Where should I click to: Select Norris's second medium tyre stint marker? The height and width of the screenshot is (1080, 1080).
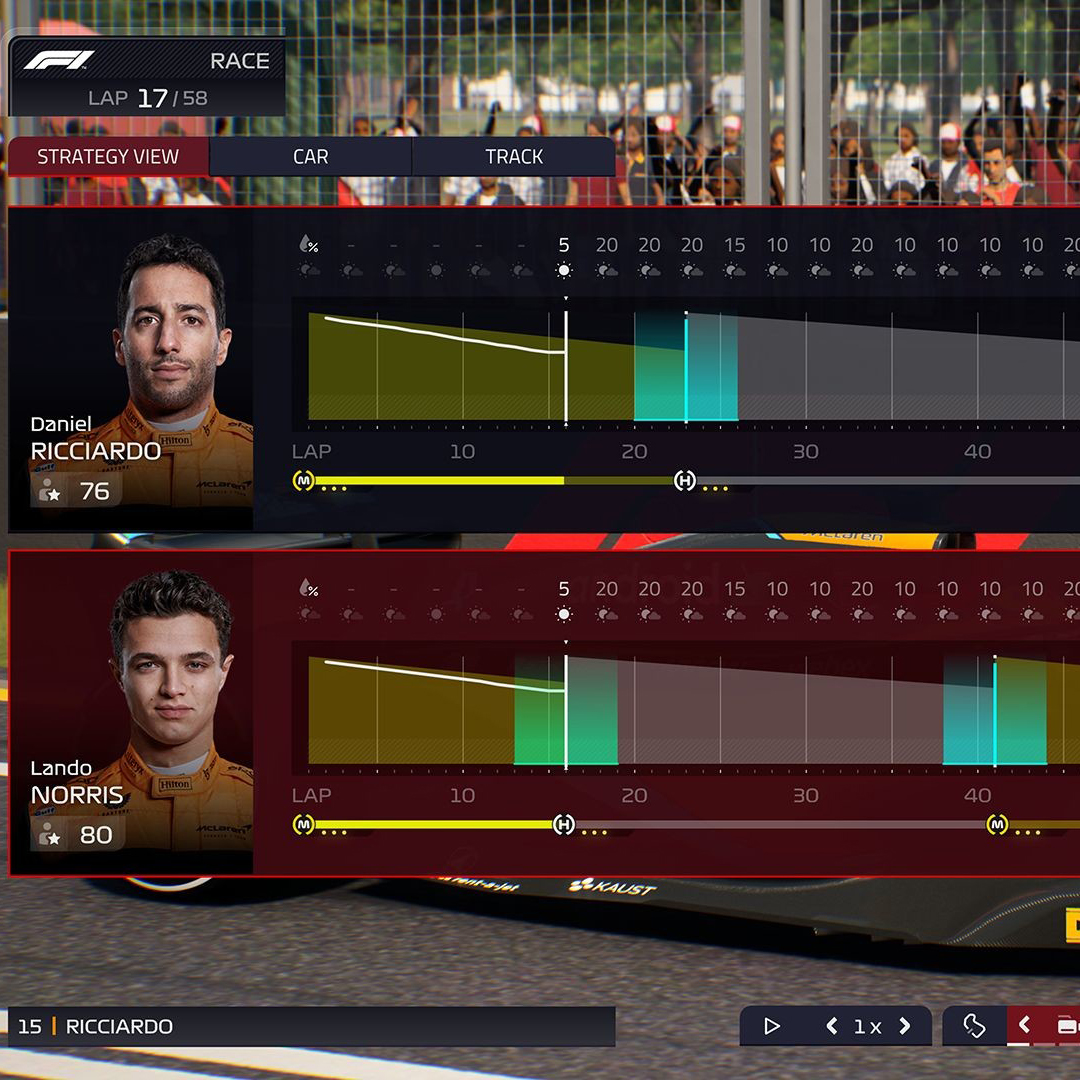point(997,825)
